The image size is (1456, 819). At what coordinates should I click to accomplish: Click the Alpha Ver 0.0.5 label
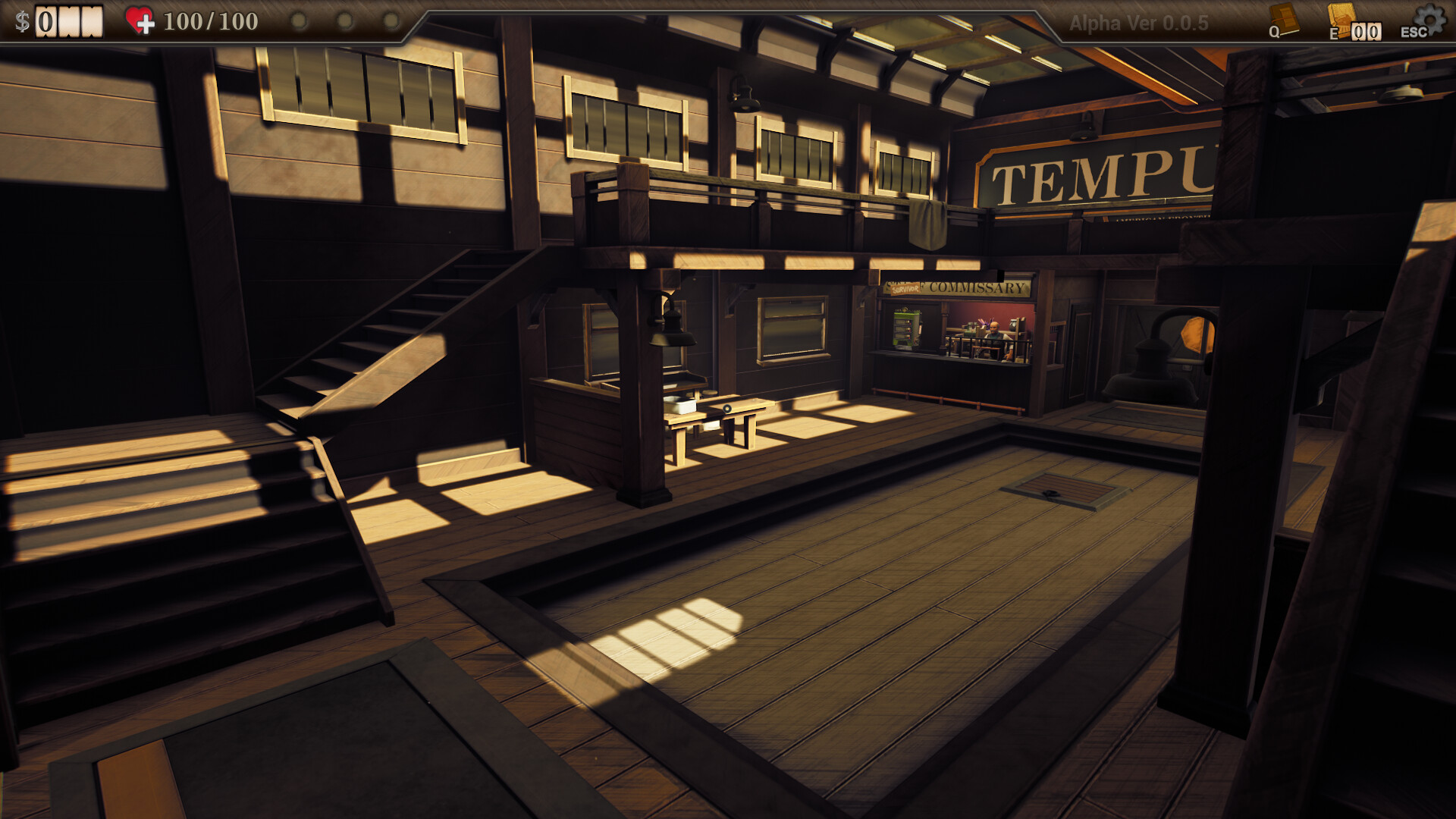pos(1139,20)
